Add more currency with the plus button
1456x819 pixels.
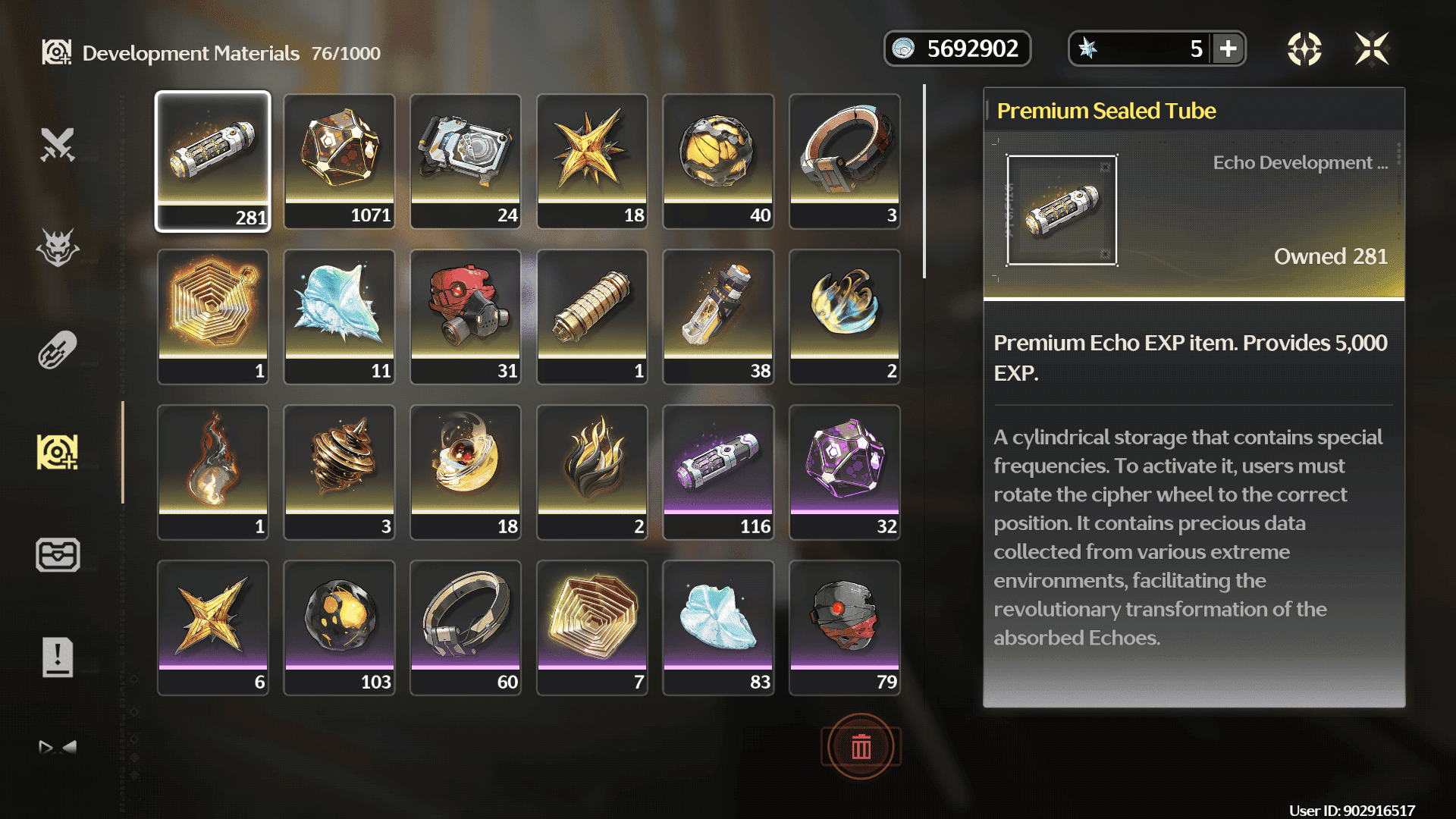point(1228,49)
